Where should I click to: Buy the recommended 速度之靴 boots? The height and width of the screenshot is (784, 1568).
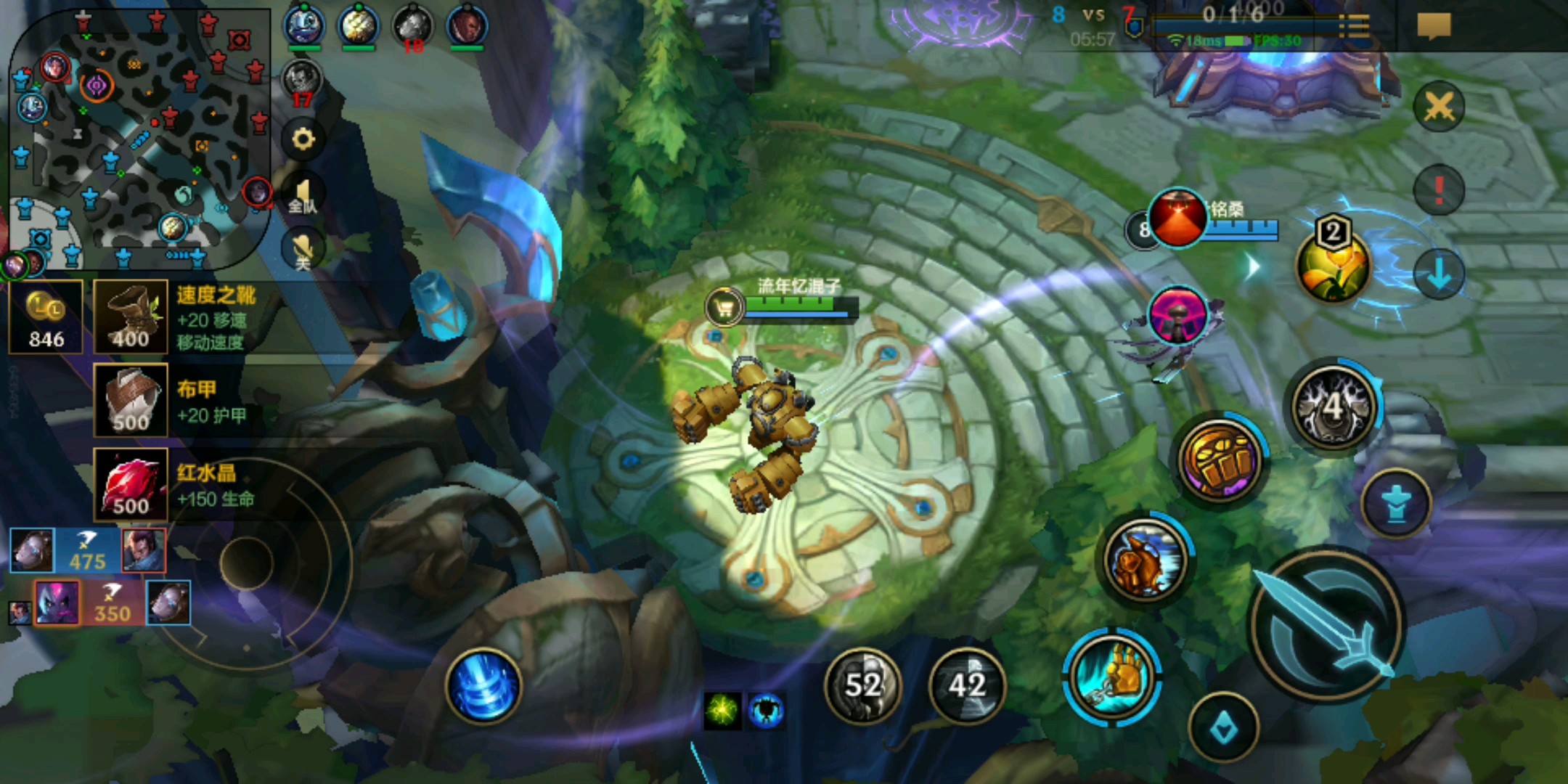[131, 318]
